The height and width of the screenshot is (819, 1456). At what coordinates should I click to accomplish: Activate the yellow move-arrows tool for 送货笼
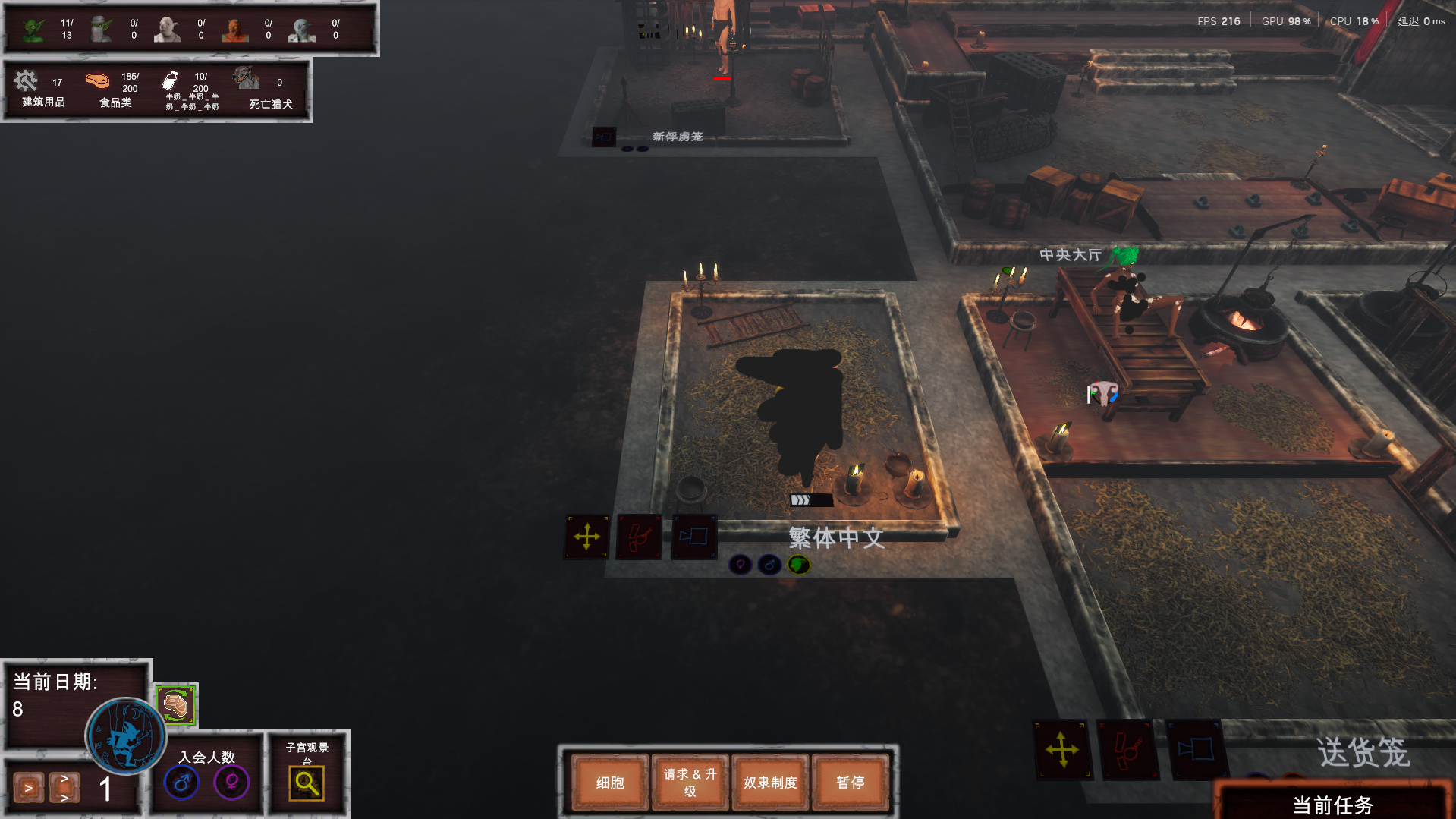pos(1061,750)
